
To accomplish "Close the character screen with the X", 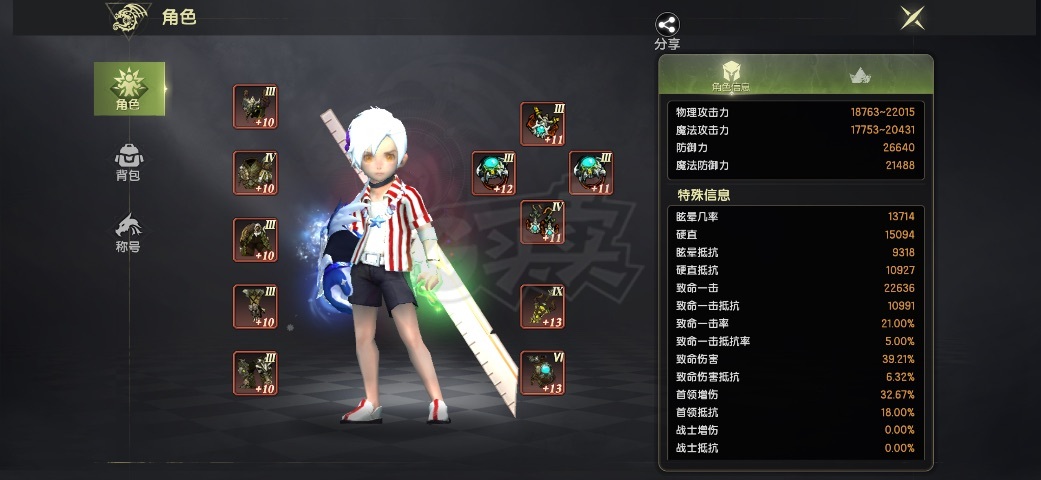I will pyautogui.click(x=911, y=17).
